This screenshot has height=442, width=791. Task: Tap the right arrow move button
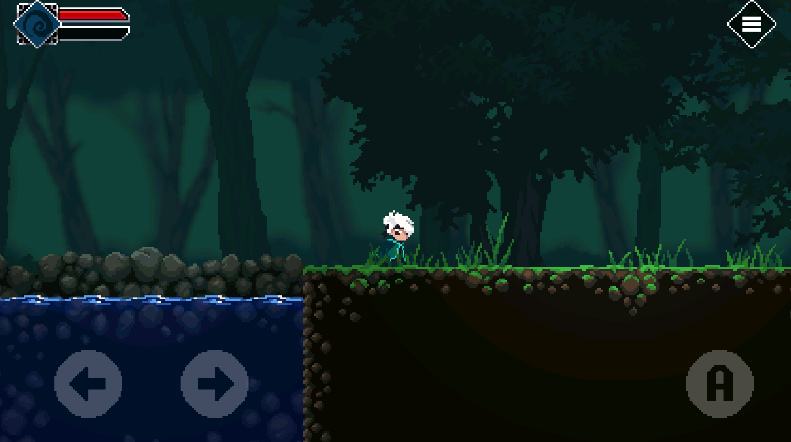click(215, 383)
